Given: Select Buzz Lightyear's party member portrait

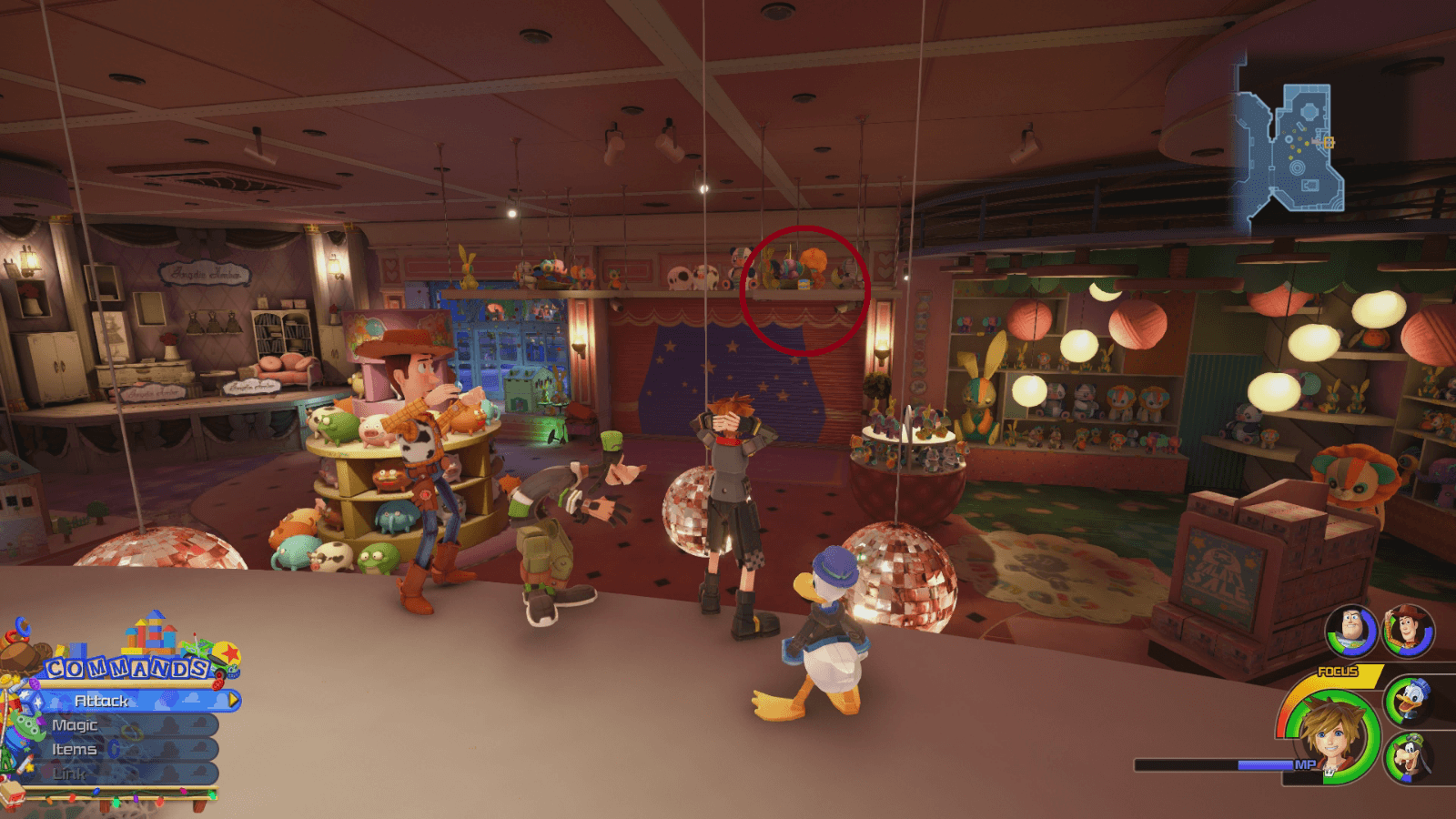Looking at the screenshot, I should click(x=1351, y=631).
